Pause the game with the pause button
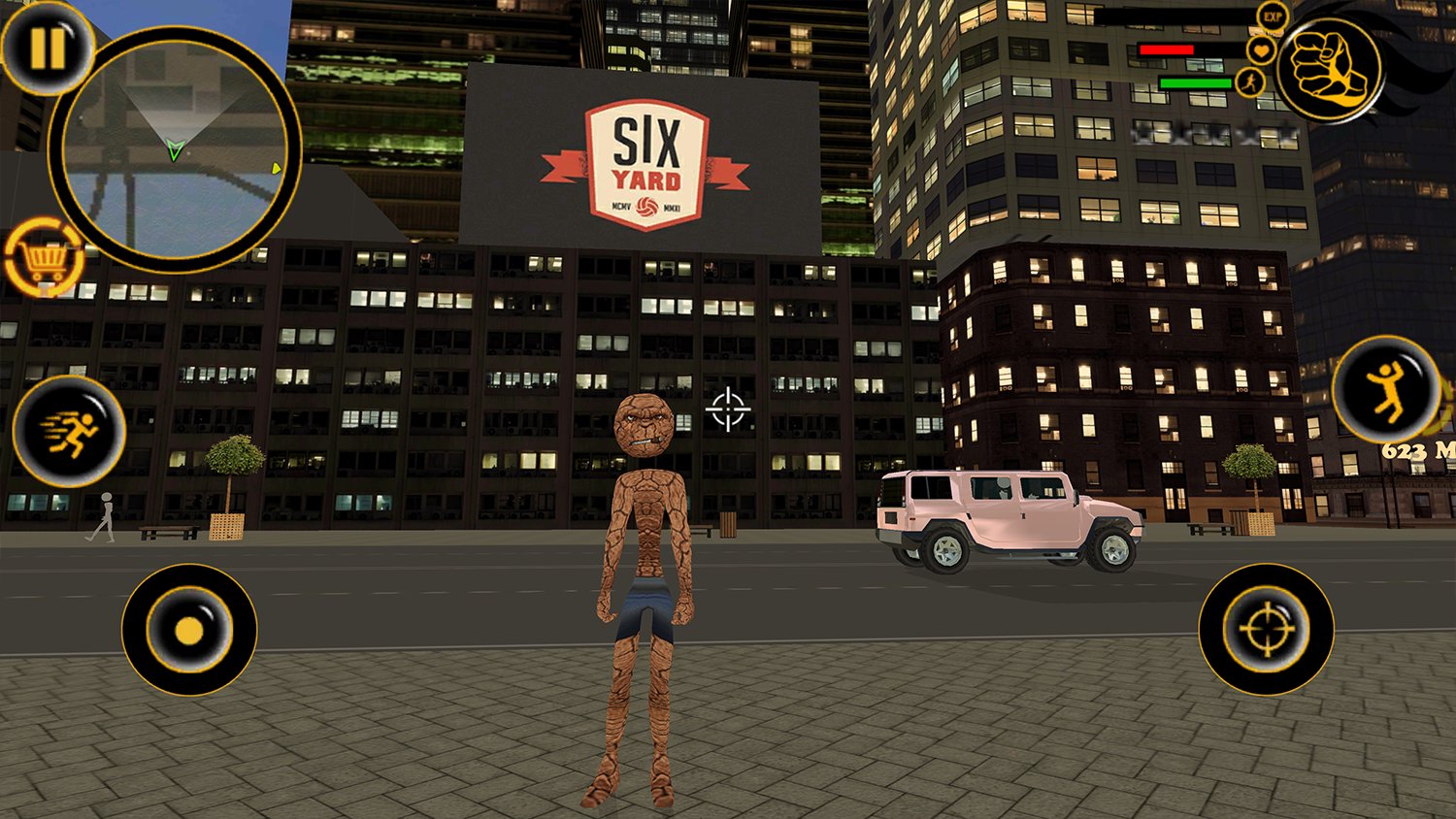The height and width of the screenshot is (819, 1456). [45, 47]
